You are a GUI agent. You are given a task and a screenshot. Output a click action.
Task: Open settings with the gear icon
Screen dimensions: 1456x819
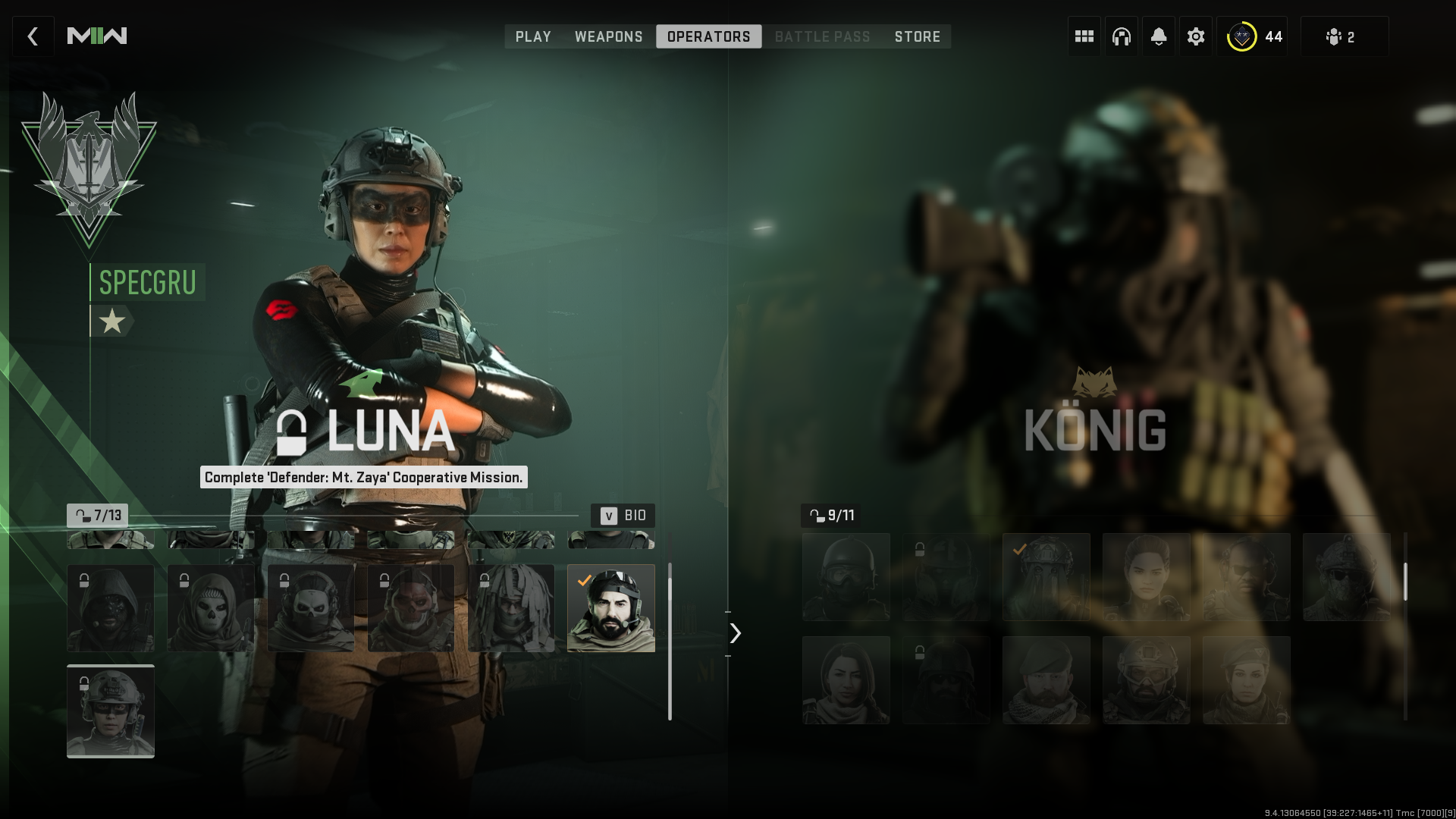[x=1195, y=36]
